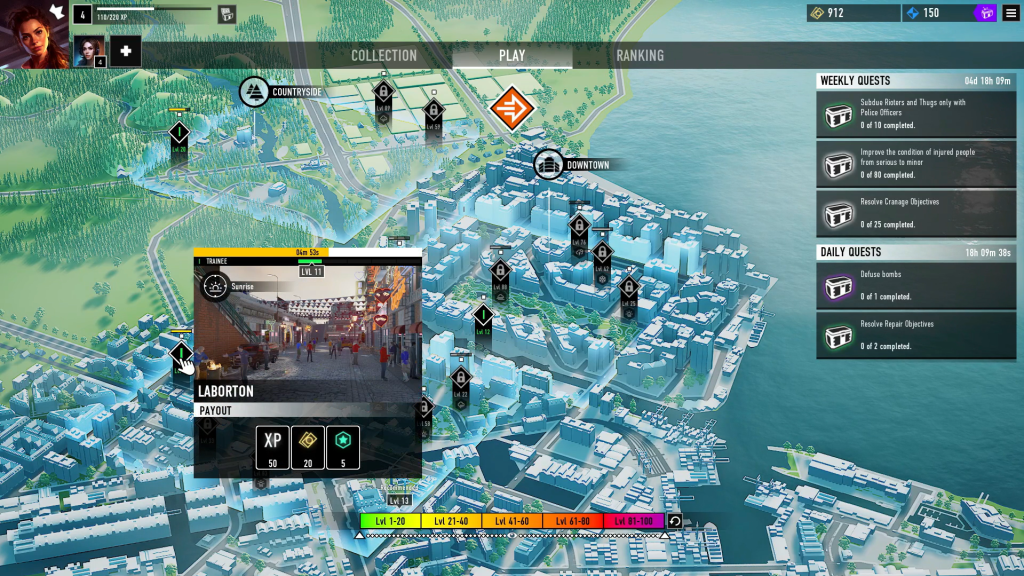Open the purple loot crate shop button

pos(985,13)
